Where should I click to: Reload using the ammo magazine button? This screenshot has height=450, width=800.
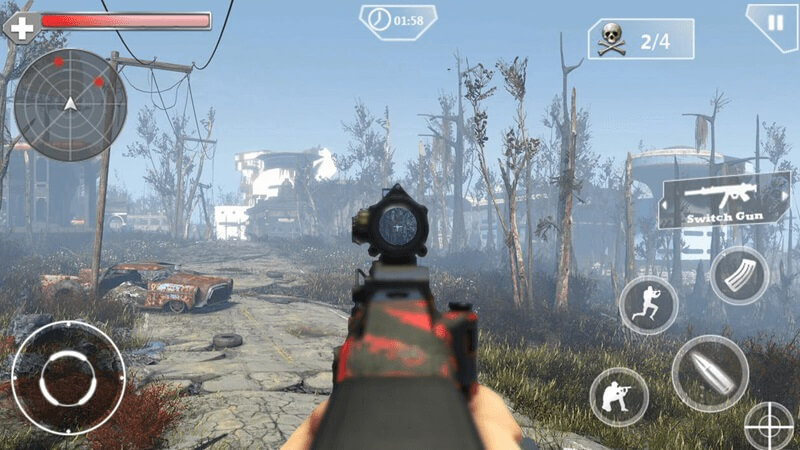point(739,275)
